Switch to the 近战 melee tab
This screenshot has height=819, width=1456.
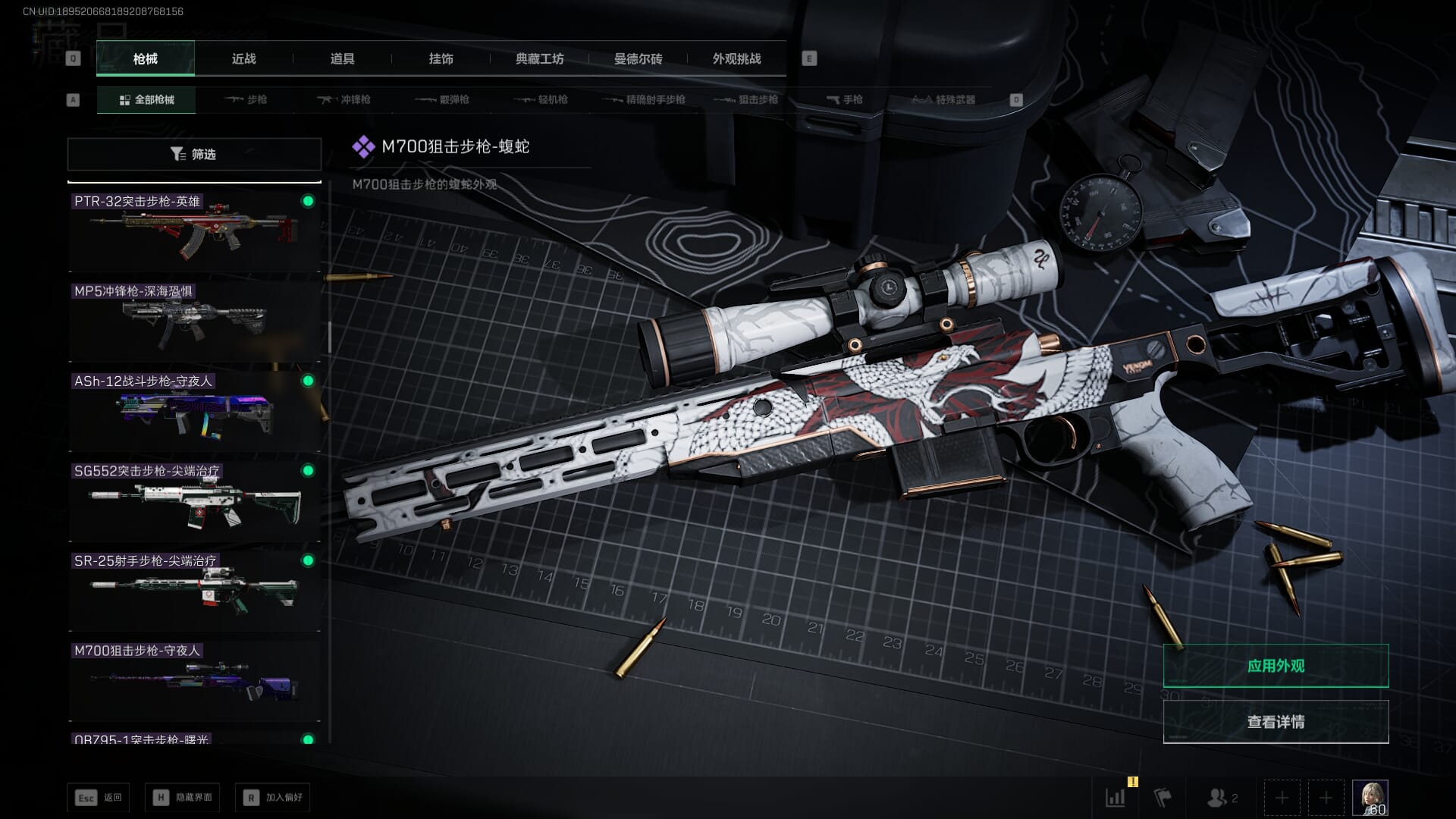[243, 58]
